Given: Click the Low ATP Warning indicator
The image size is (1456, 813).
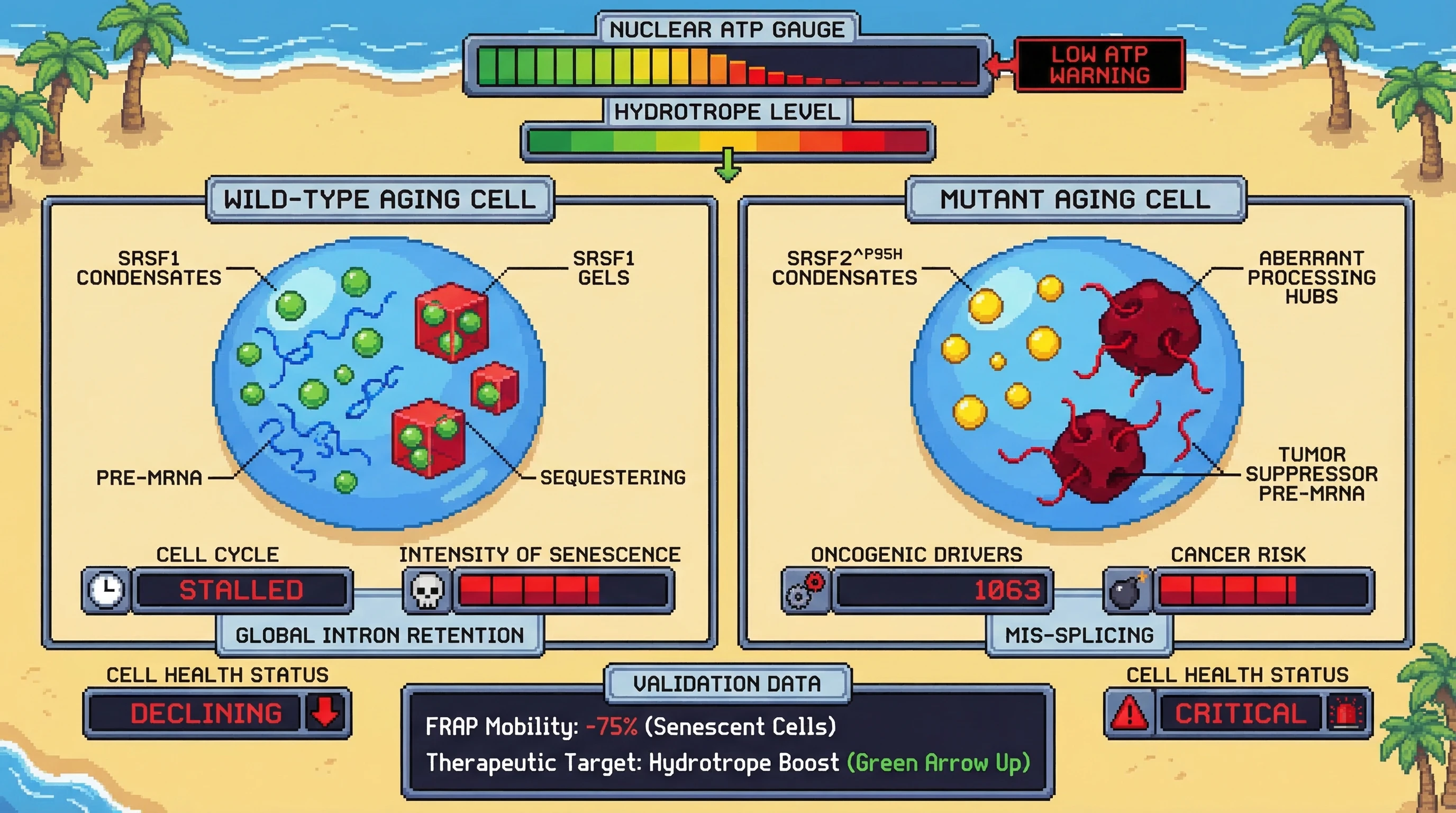Looking at the screenshot, I should (x=1099, y=65).
